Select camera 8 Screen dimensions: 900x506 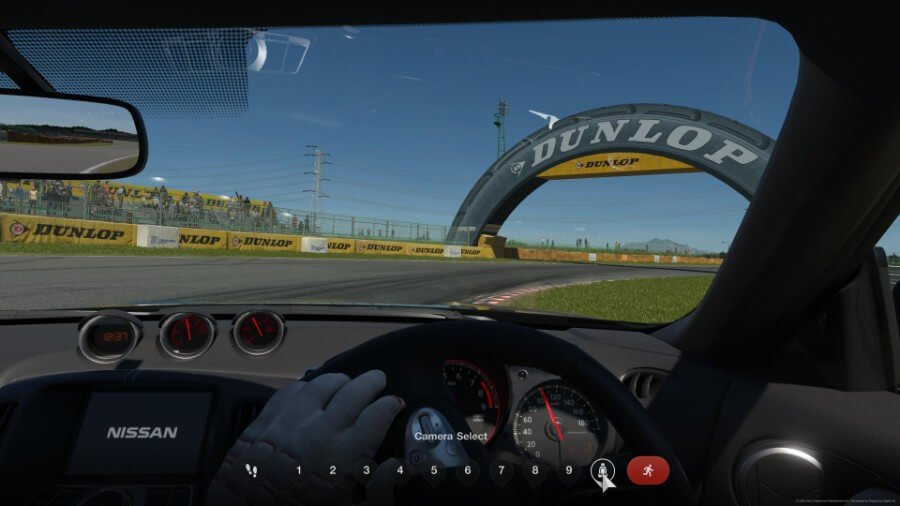click(536, 470)
